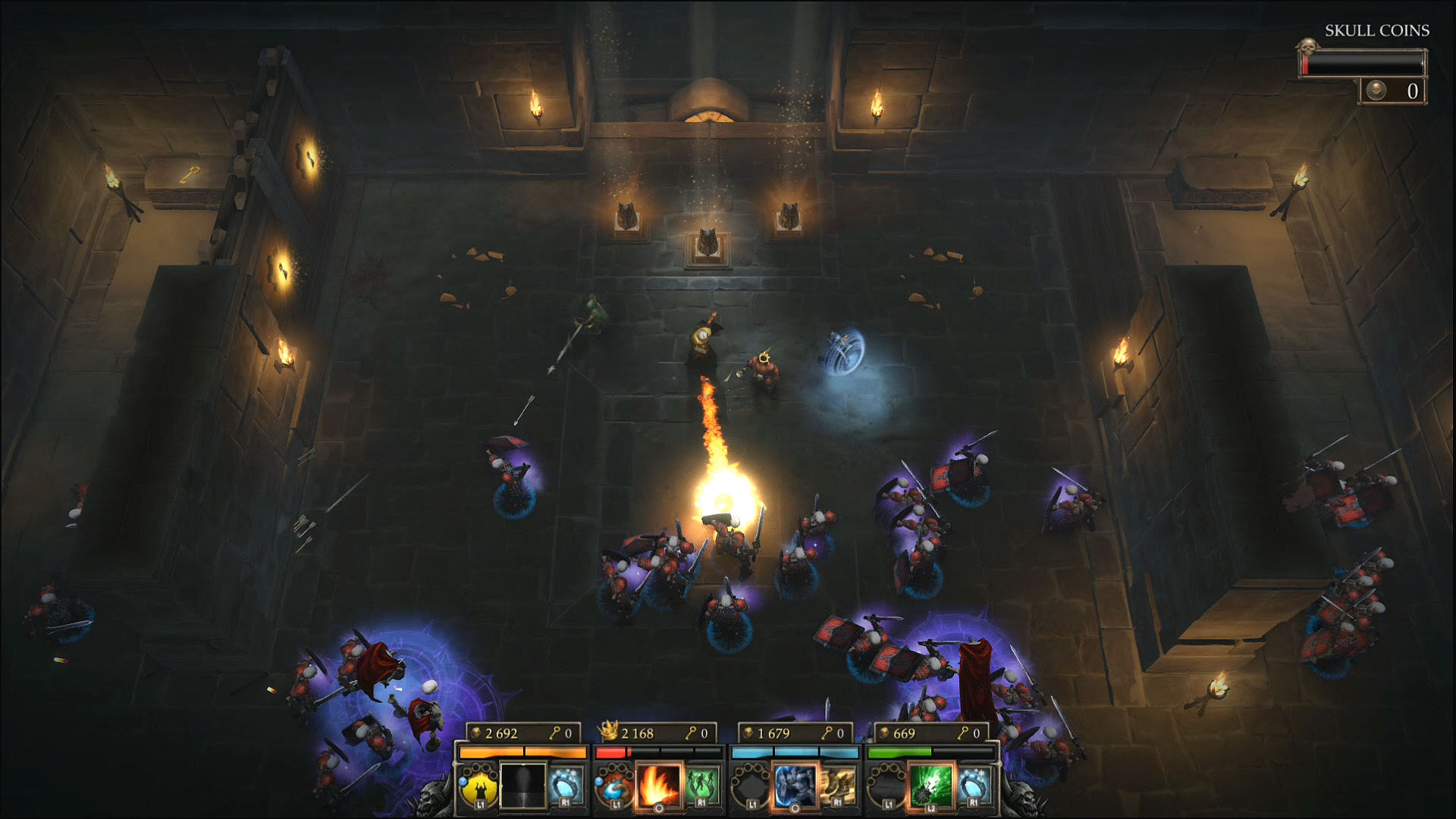Click player 1's empty black ability slot
Image resolution: width=1456 pixels, height=819 pixels.
coord(524,787)
